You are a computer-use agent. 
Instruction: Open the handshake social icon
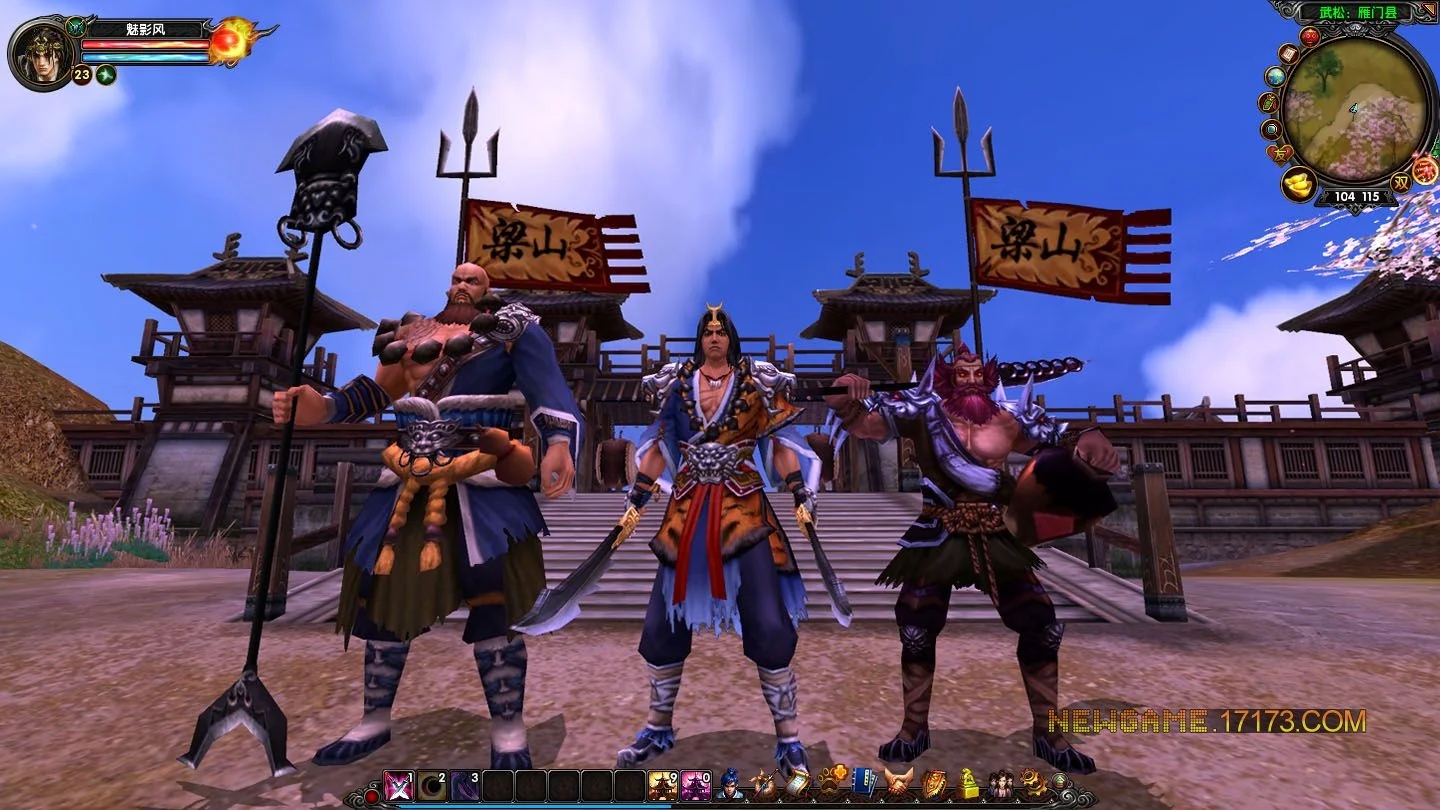click(898, 785)
